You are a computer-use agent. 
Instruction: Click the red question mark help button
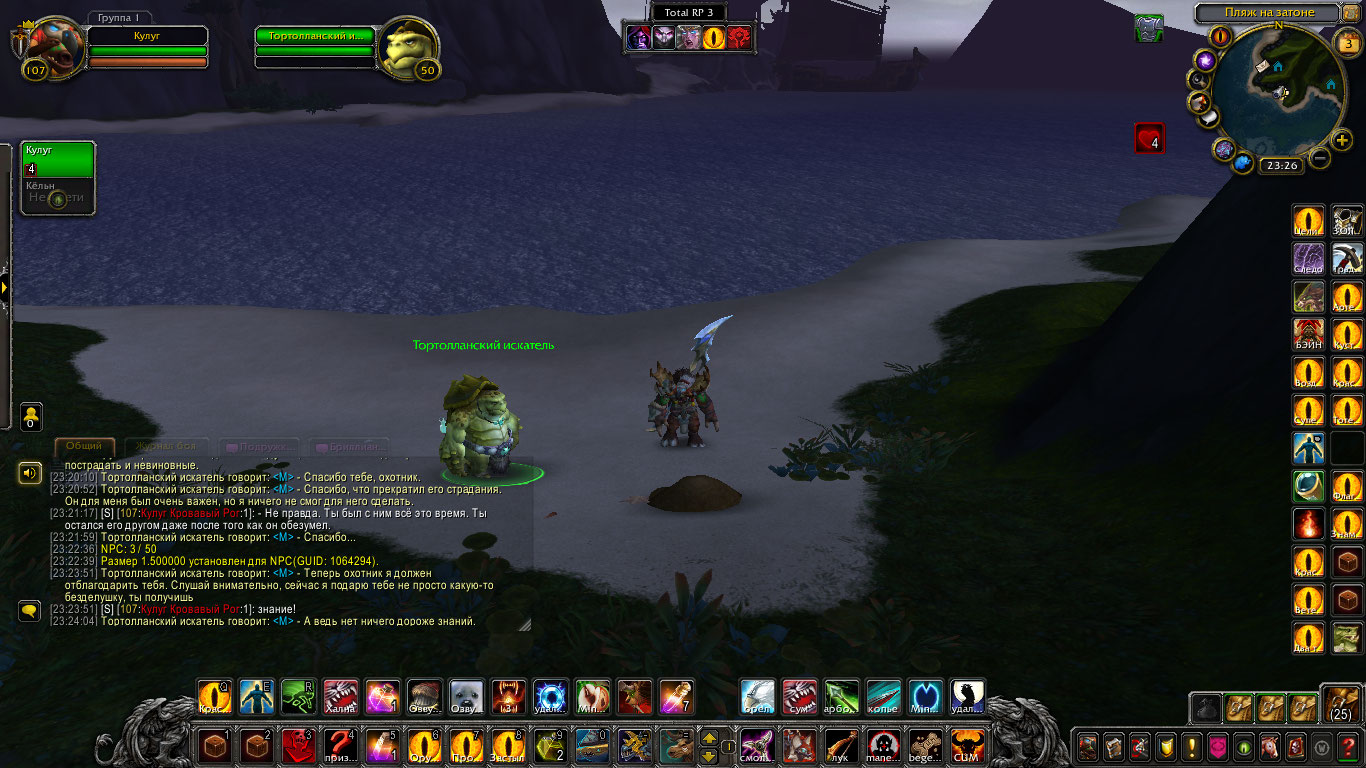point(1347,747)
